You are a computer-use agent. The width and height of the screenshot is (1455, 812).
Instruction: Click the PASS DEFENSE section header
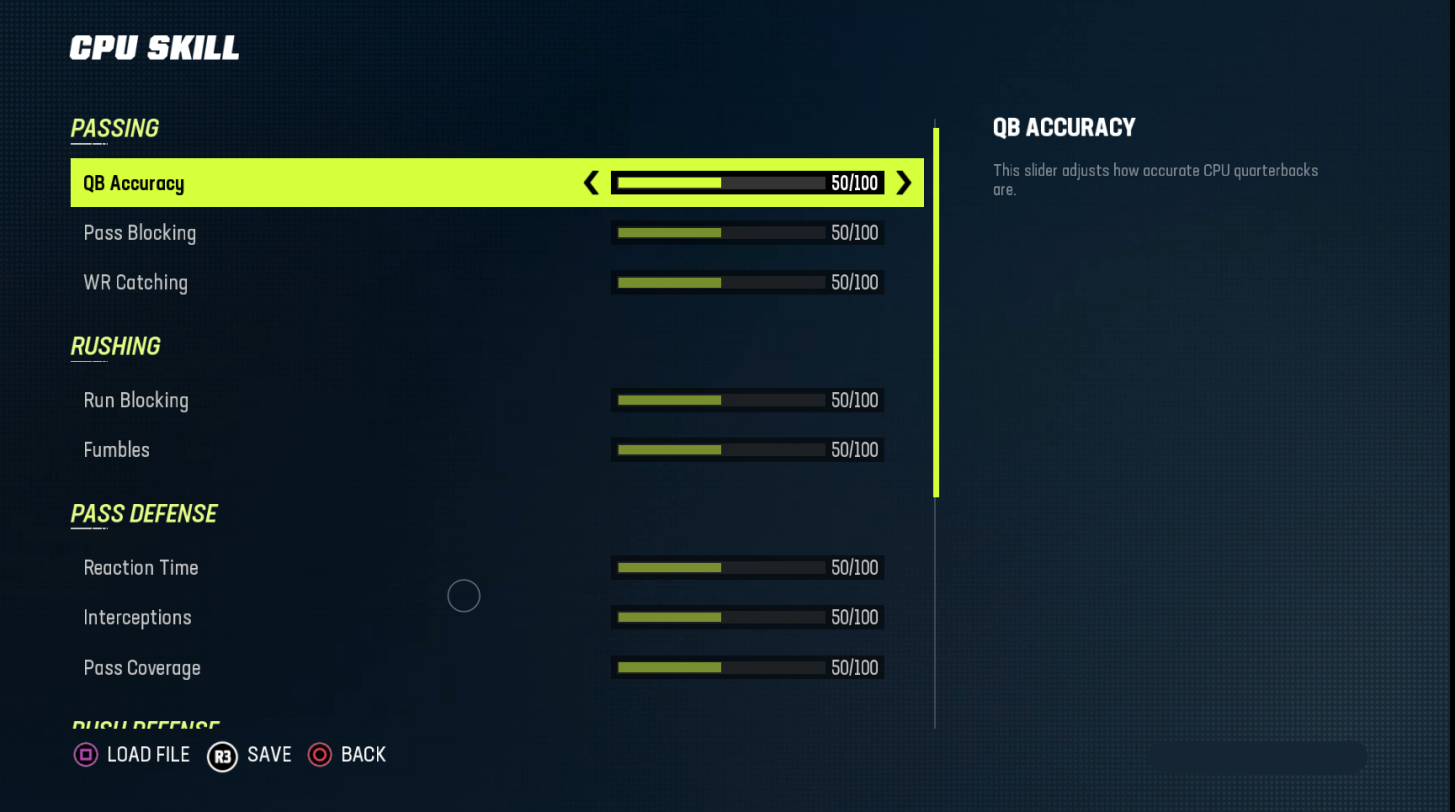coord(143,514)
